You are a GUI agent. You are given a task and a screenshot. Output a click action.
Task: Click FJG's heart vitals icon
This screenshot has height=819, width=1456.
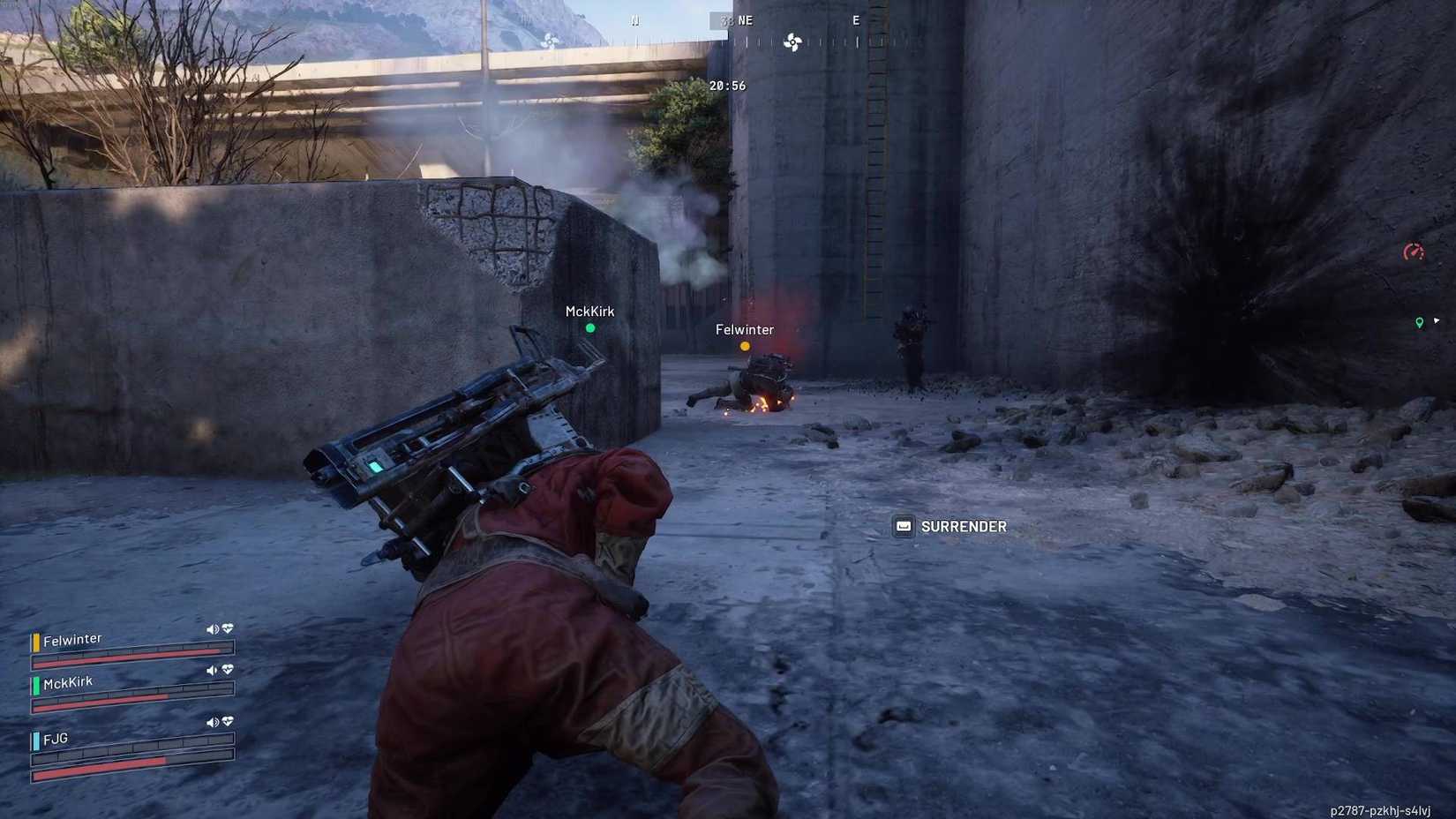(228, 721)
